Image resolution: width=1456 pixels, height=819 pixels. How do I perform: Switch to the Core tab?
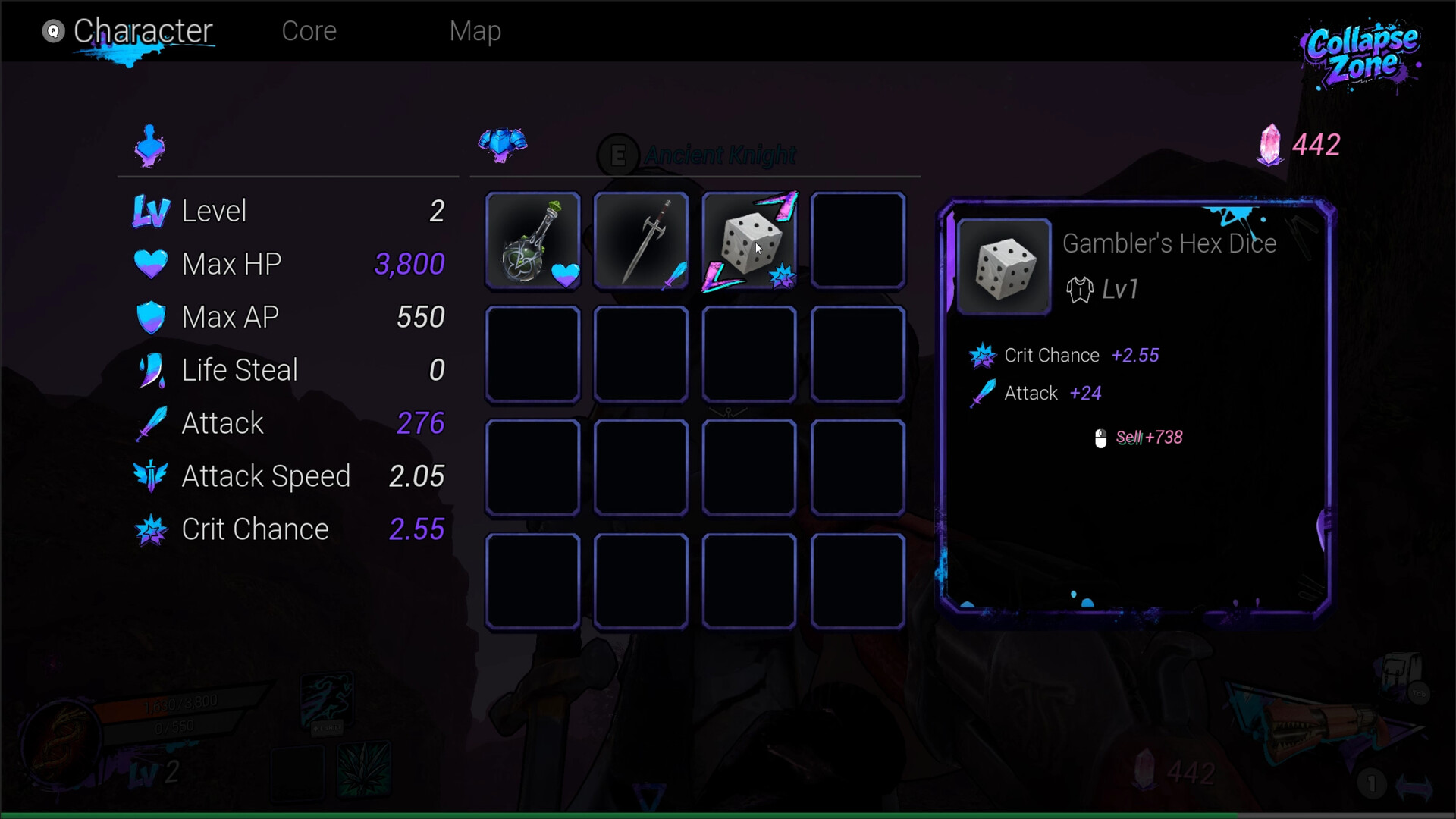click(309, 31)
